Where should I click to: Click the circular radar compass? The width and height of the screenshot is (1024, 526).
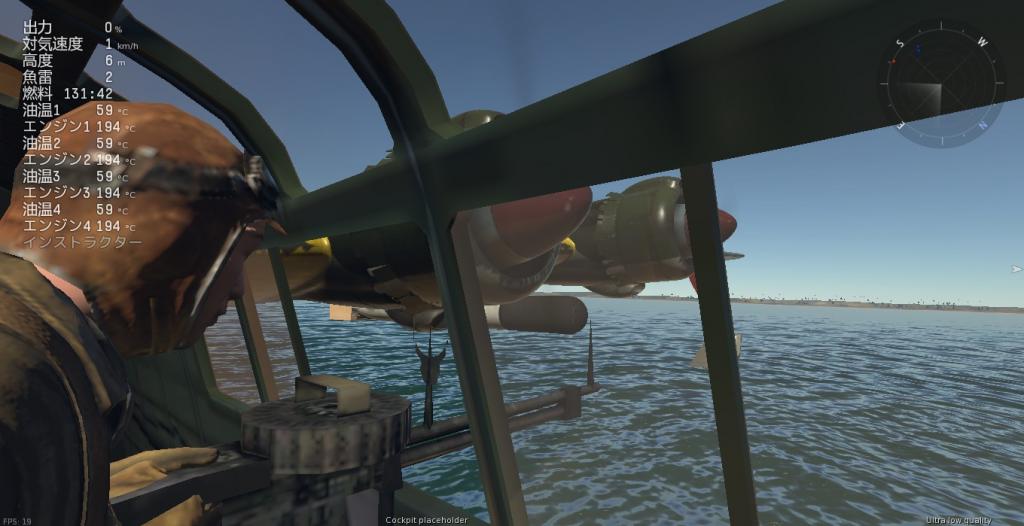[x=941, y=85]
